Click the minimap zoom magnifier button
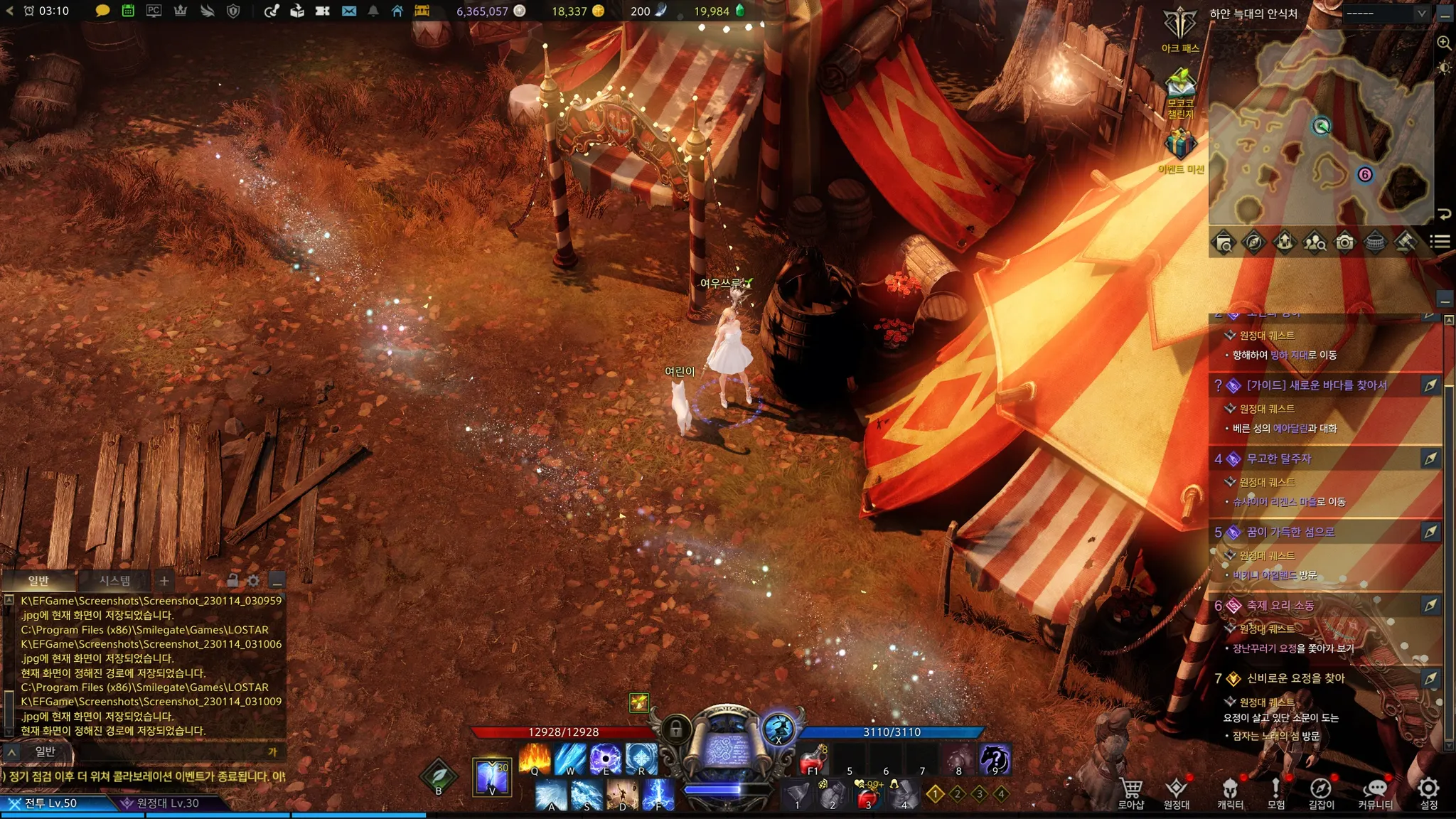 (x=1445, y=43)
